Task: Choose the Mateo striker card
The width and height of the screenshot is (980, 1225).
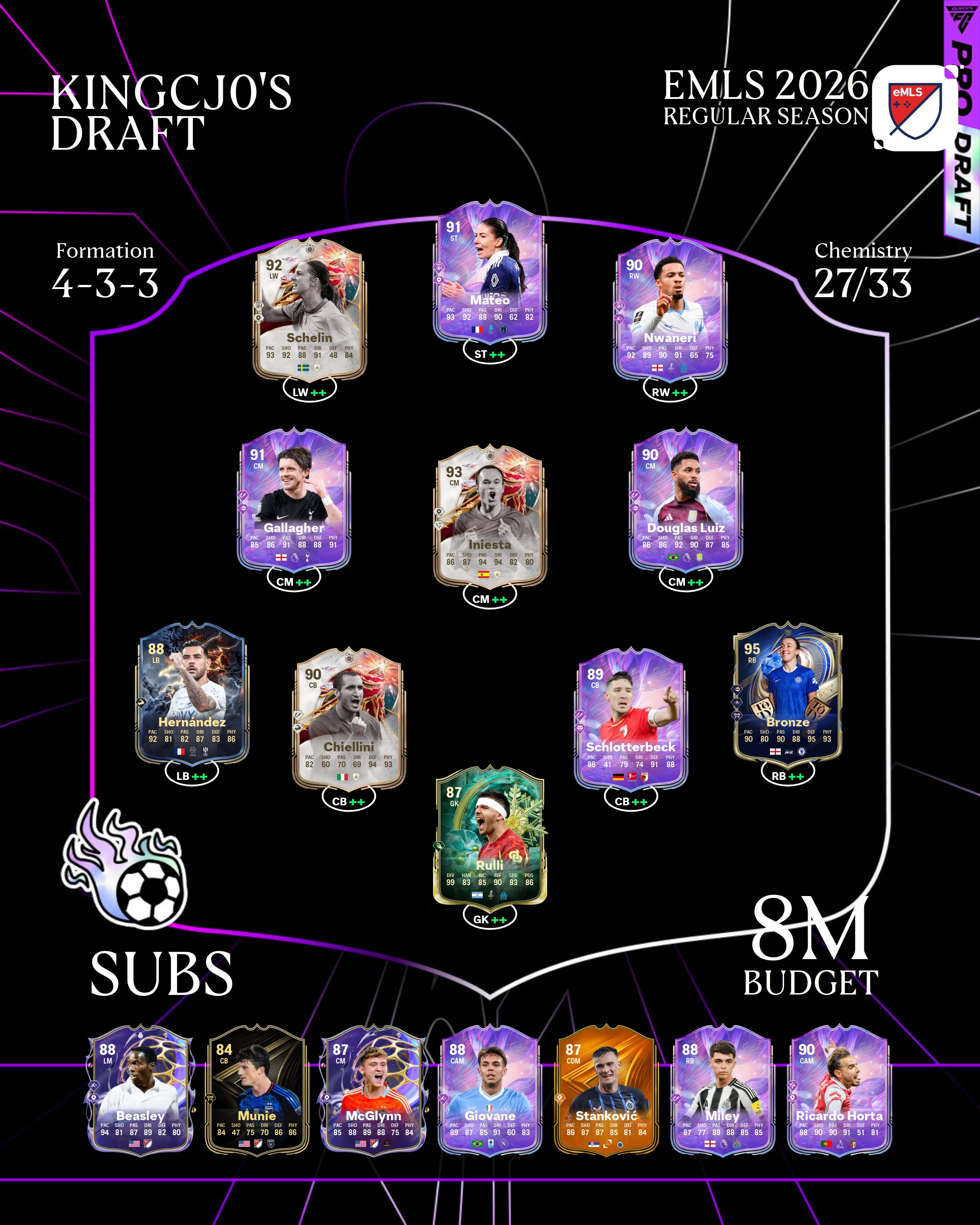Action: (490, 272)
